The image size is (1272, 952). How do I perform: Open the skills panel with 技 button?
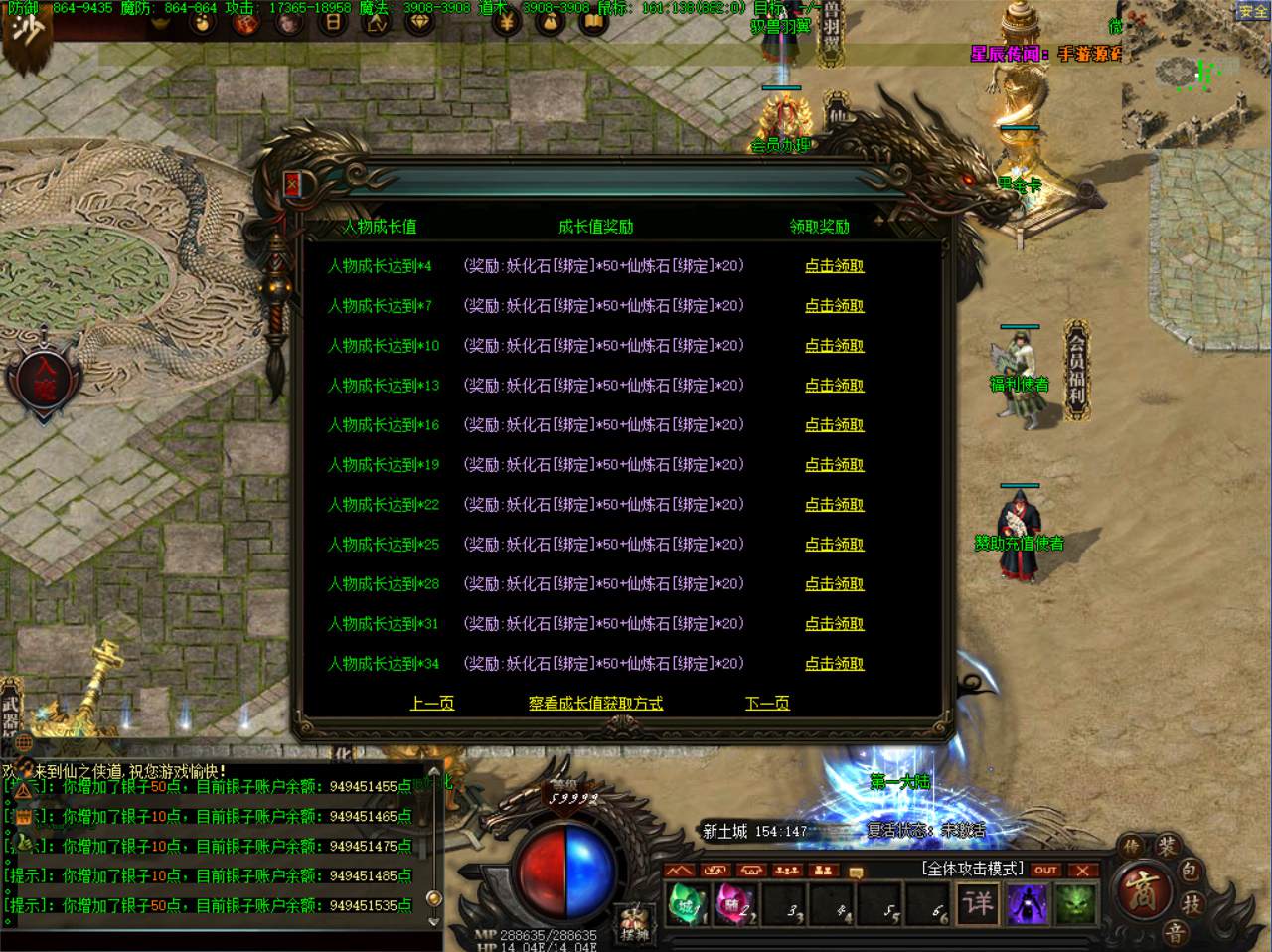(1191, 903)
